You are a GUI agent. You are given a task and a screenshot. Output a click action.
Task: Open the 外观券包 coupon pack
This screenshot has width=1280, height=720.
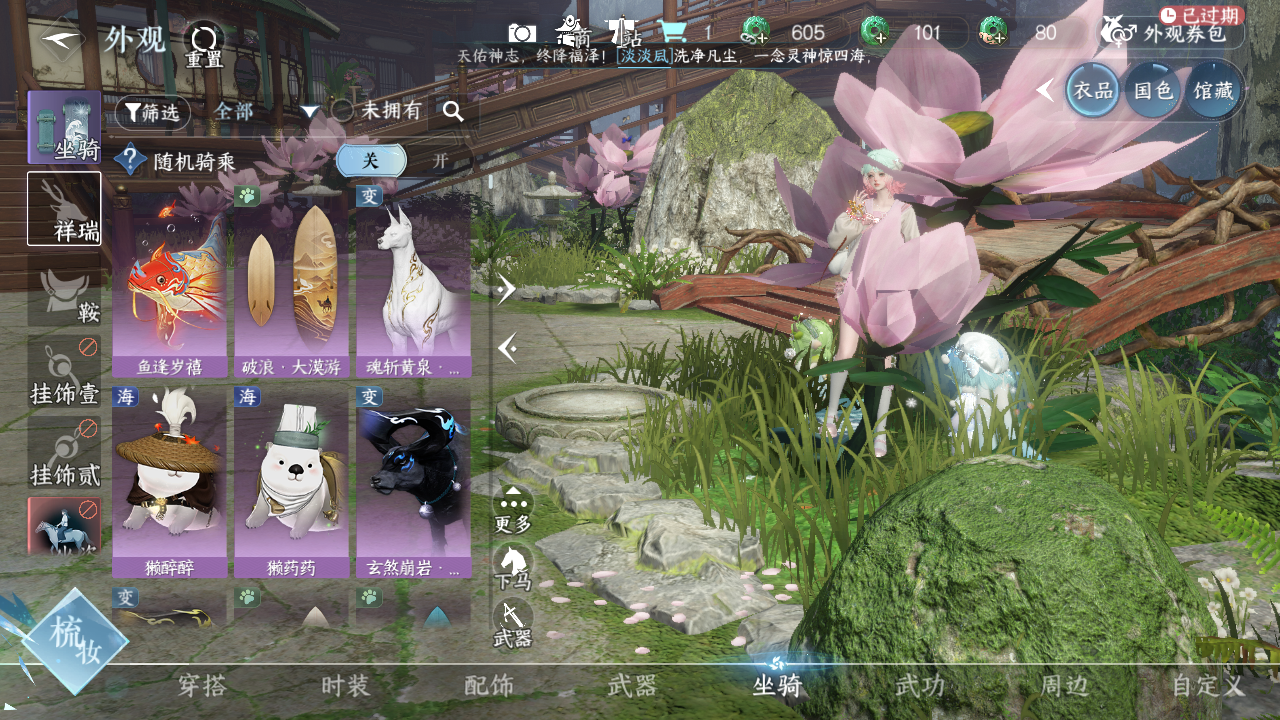(1172, 33)
